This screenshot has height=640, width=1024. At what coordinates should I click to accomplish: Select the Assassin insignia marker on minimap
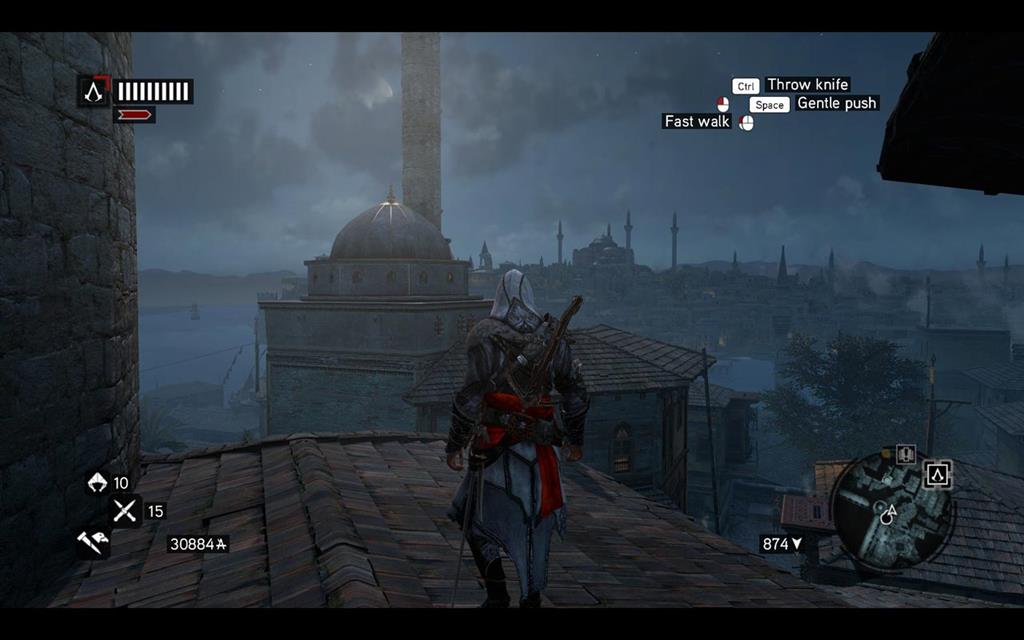click(937, 475)
